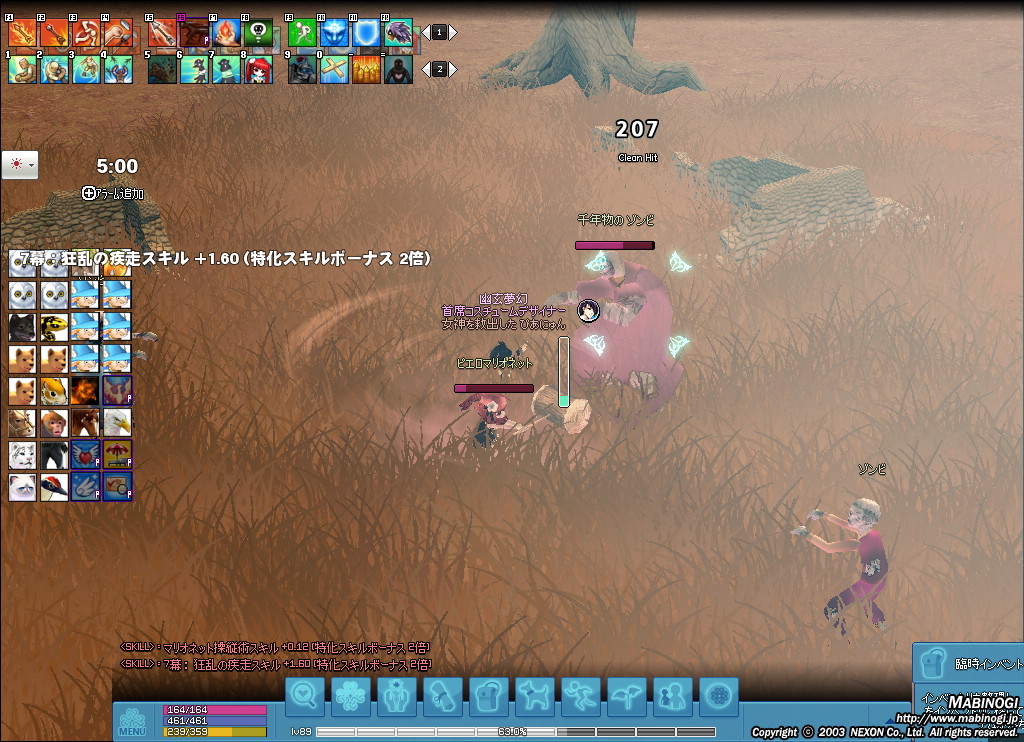Select the monkey pet icon
Image resolution: width=1024 pixels, height=742 pixels.
[54, 423]
